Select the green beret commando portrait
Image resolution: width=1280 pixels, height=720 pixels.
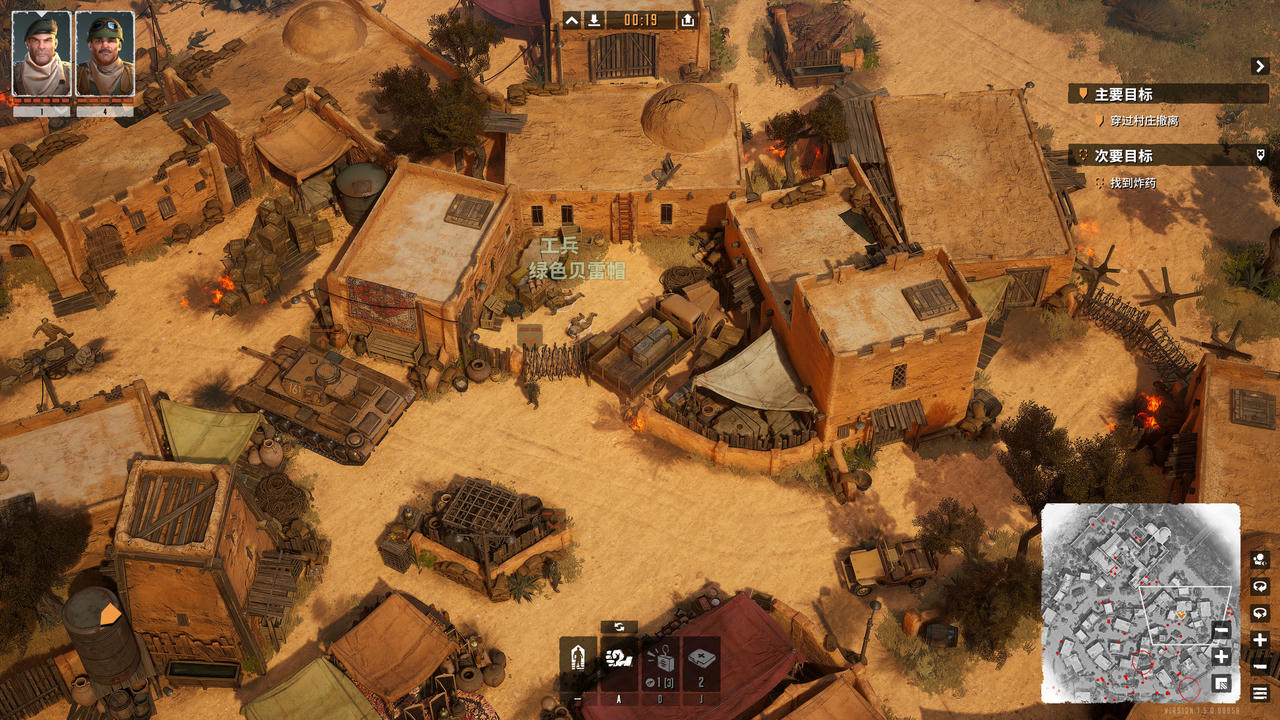click(x=41, y=54)
